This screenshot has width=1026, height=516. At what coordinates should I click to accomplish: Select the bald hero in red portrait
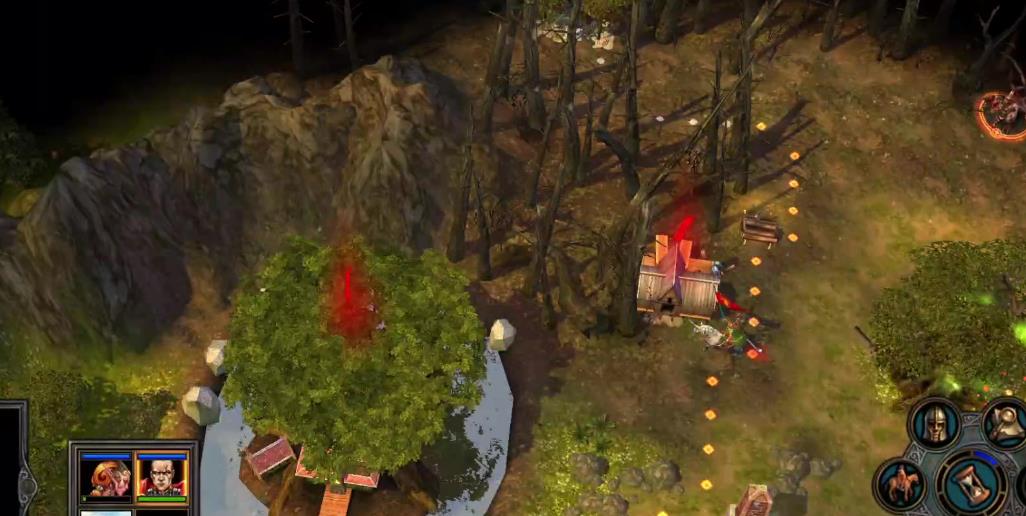(x=161, y=476)
